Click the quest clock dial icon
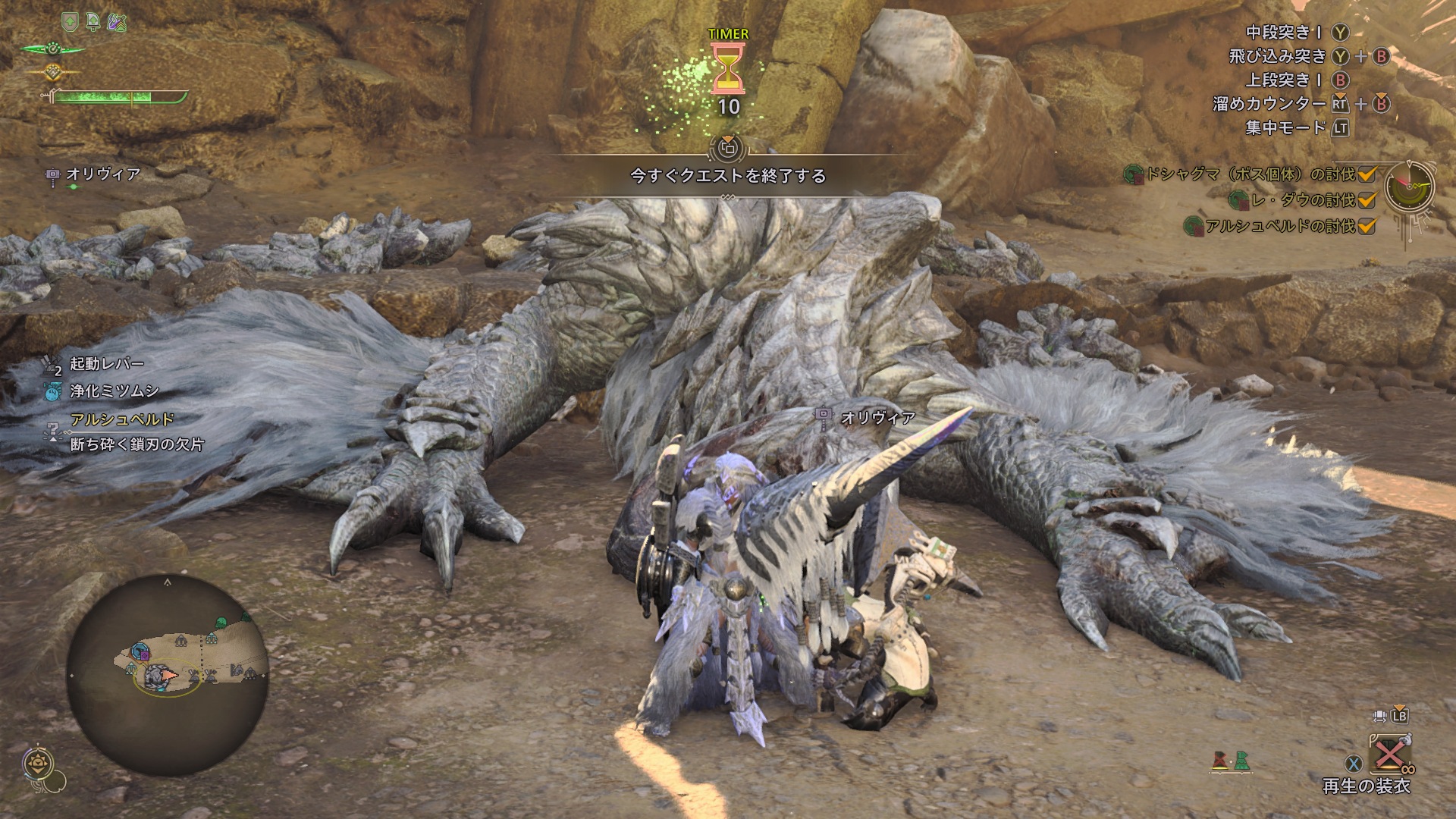Image resolution: width=1456 pixels, height=819 pixels. coord(1409,187)
